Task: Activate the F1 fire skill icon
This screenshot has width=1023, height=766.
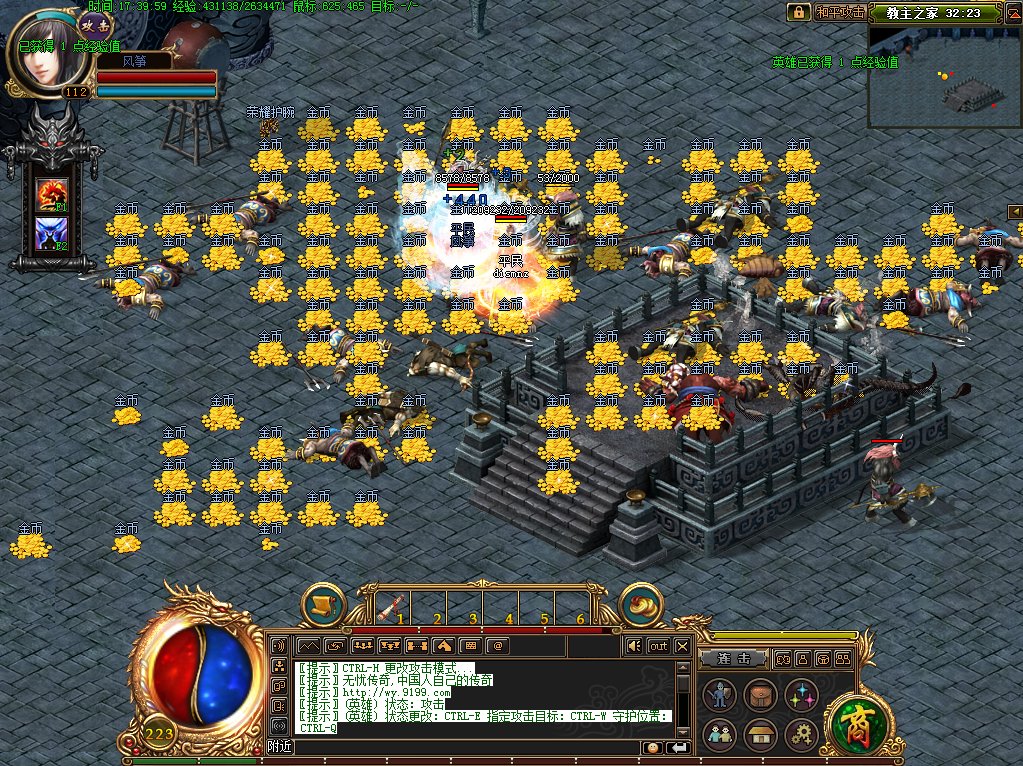Action: (51, 194)
